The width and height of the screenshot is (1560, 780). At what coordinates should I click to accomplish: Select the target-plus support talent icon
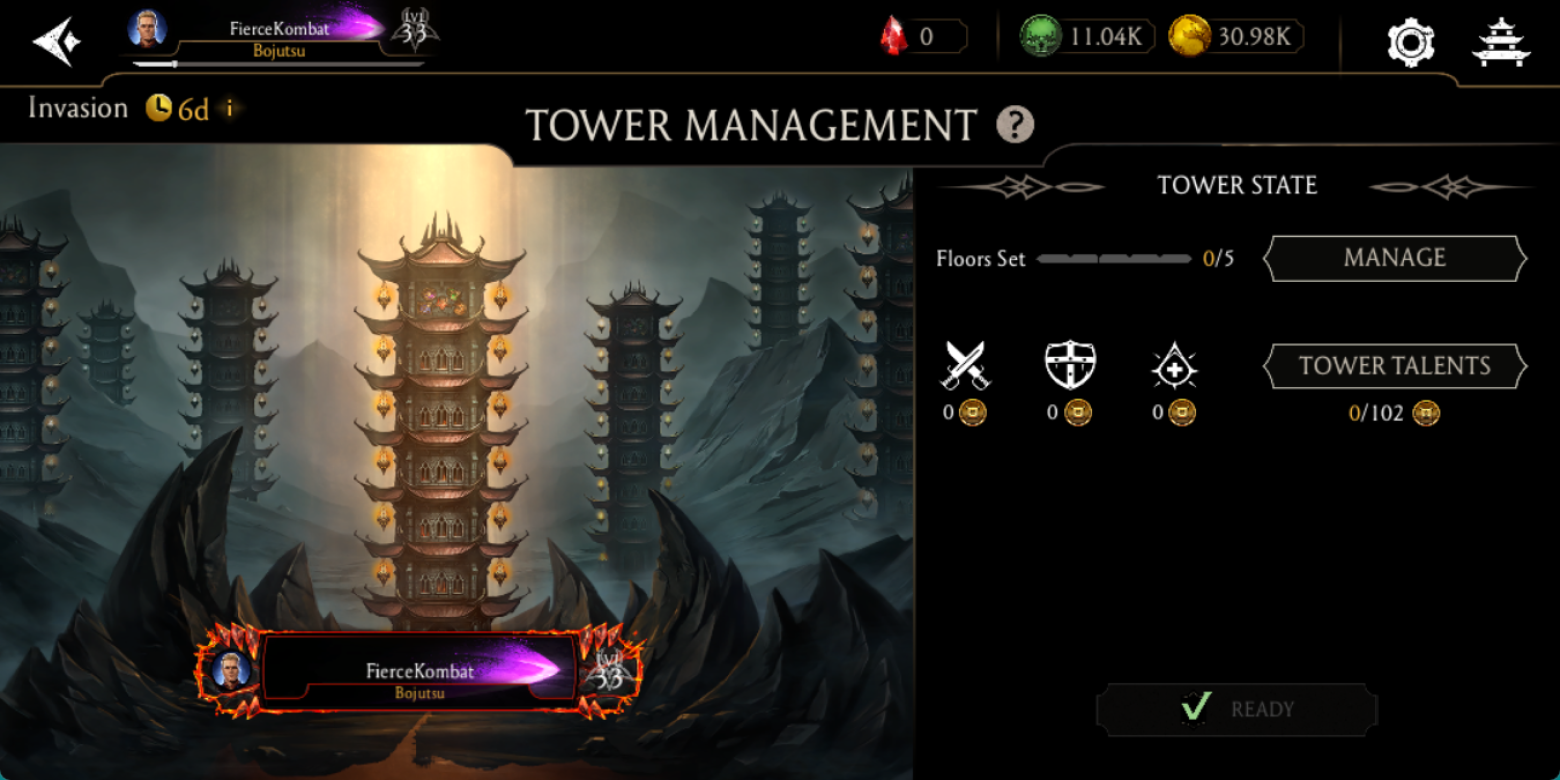tap(1174, 367)
